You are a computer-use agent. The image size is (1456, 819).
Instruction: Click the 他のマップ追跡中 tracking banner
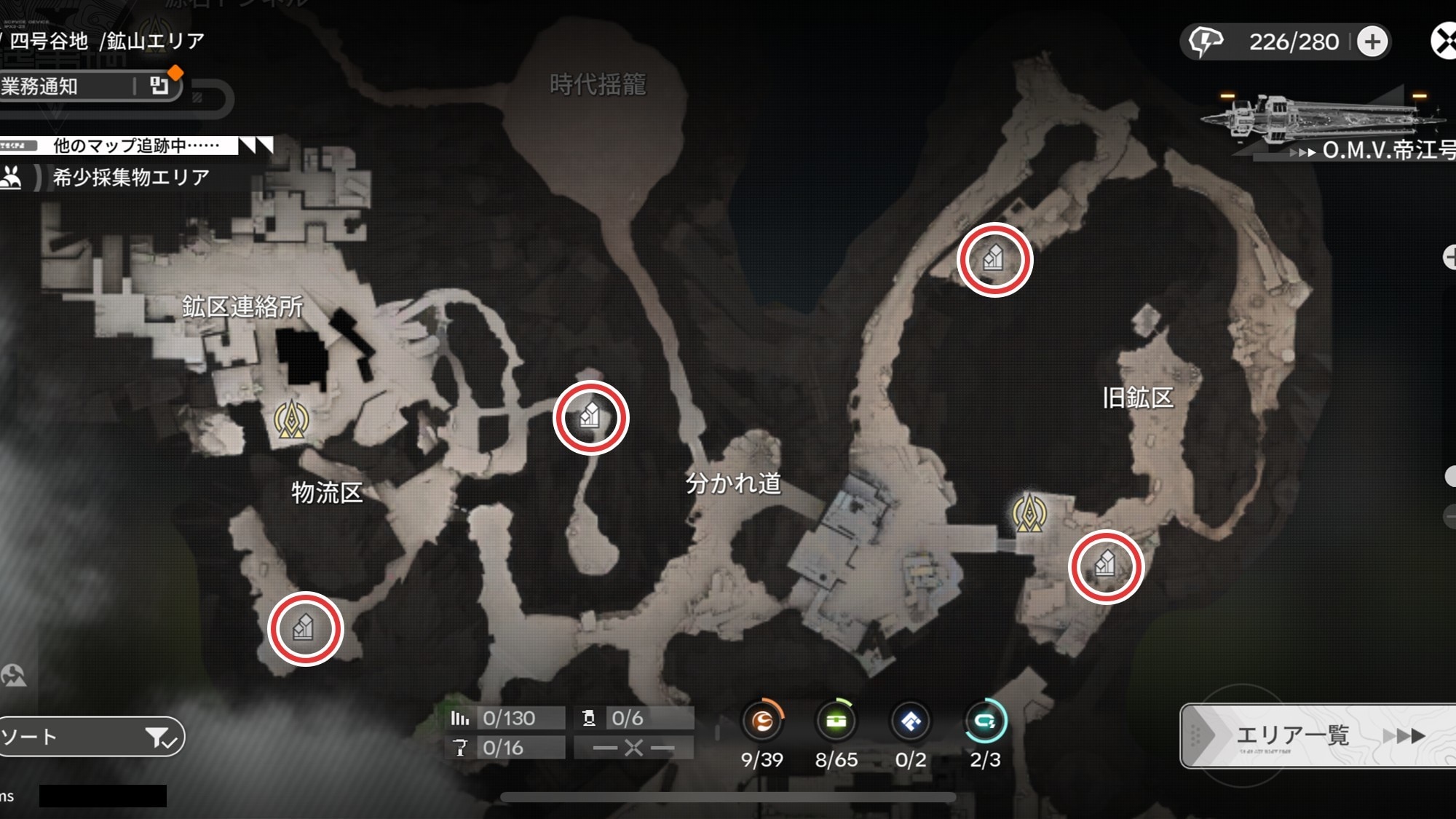[135, 146]
